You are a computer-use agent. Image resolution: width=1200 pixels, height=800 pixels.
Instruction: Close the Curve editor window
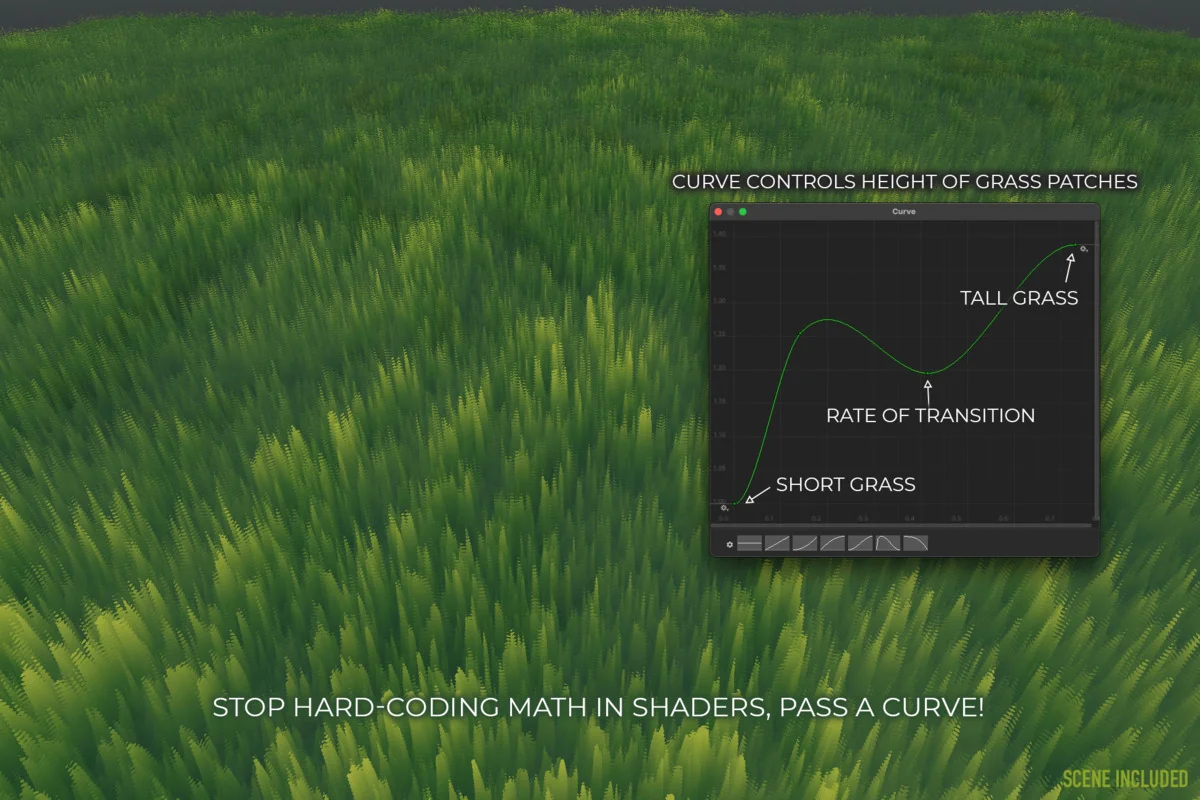click(x=718, y=212)
